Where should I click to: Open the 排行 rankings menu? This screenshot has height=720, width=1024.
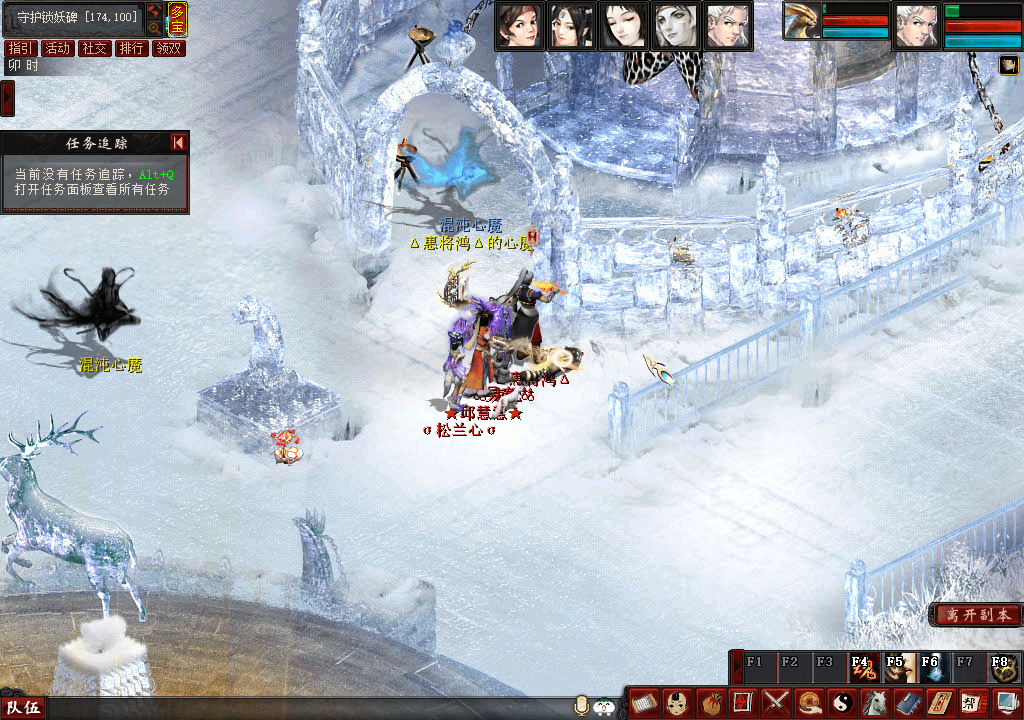(x=131, y=48)
